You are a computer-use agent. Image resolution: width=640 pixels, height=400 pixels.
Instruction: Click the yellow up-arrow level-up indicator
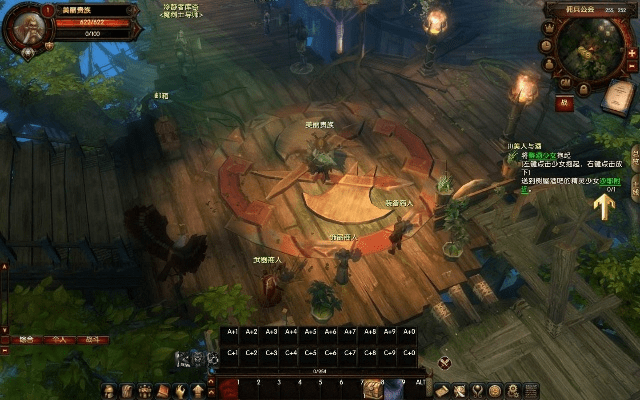pyautogui.click(x=603, y=206)
